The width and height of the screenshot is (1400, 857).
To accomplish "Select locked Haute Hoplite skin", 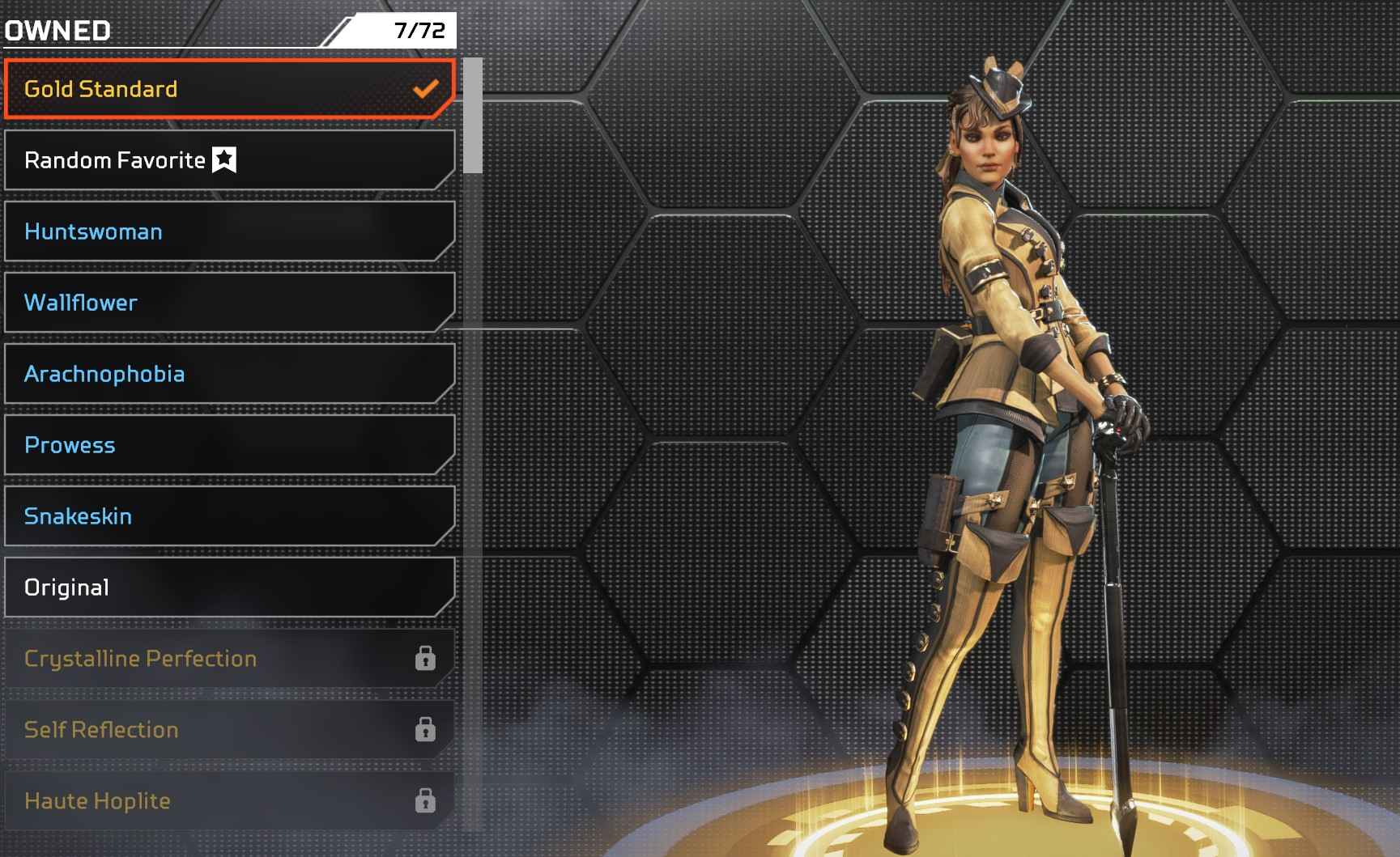I will [229, 801].
